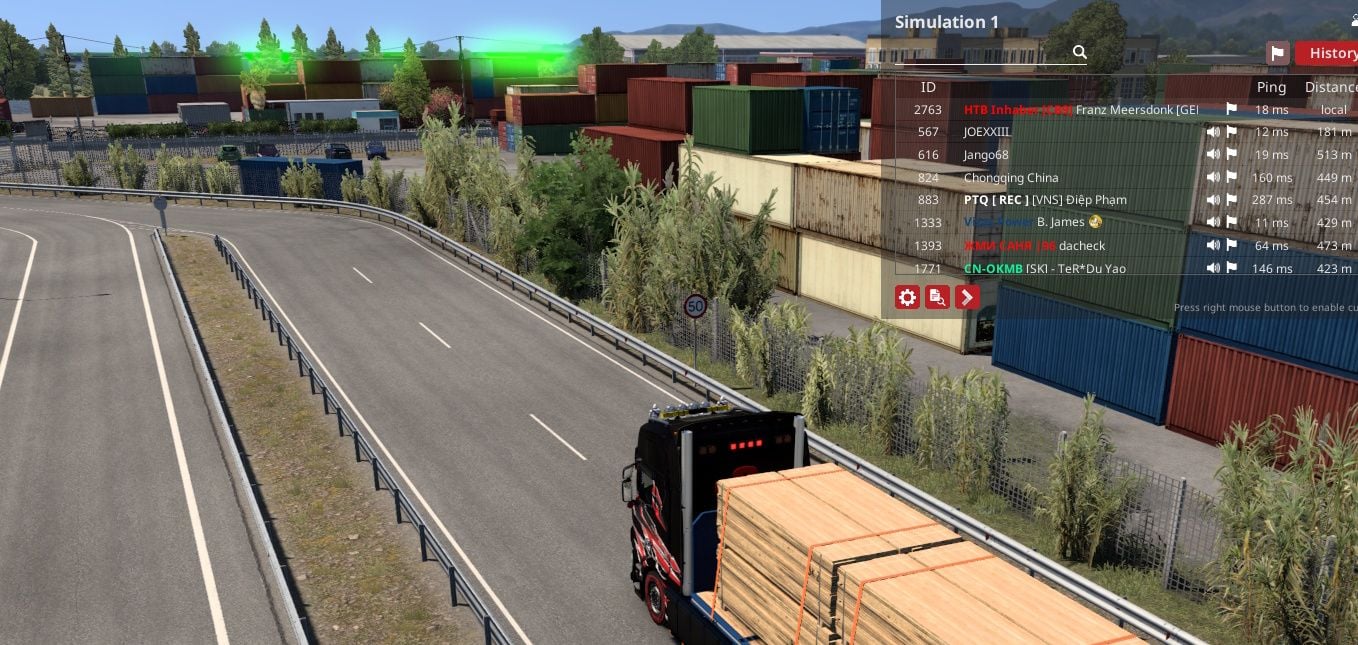
Task: Sort the player list by Ping
Action: [1271, 88]
